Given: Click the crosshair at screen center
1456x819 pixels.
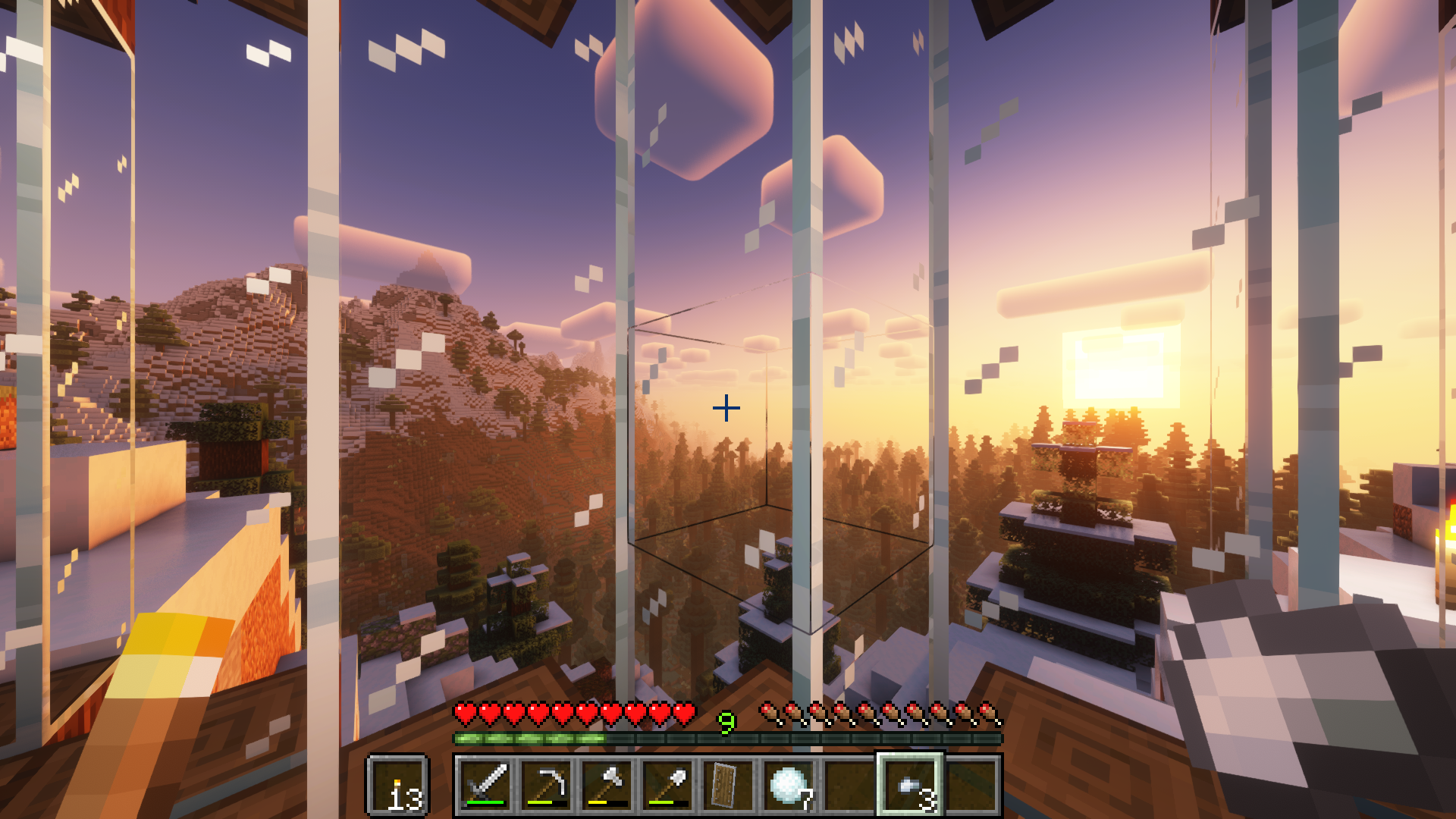Looking at the screenshot, I should click(726, 408).
